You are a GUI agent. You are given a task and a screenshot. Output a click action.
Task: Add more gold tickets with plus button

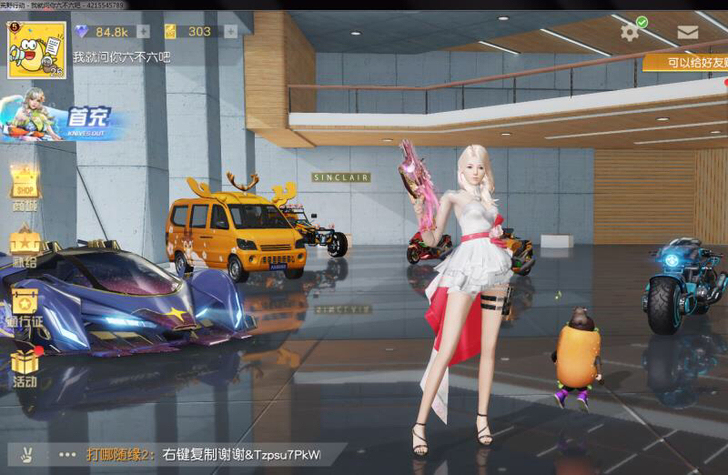pos(231,31)
